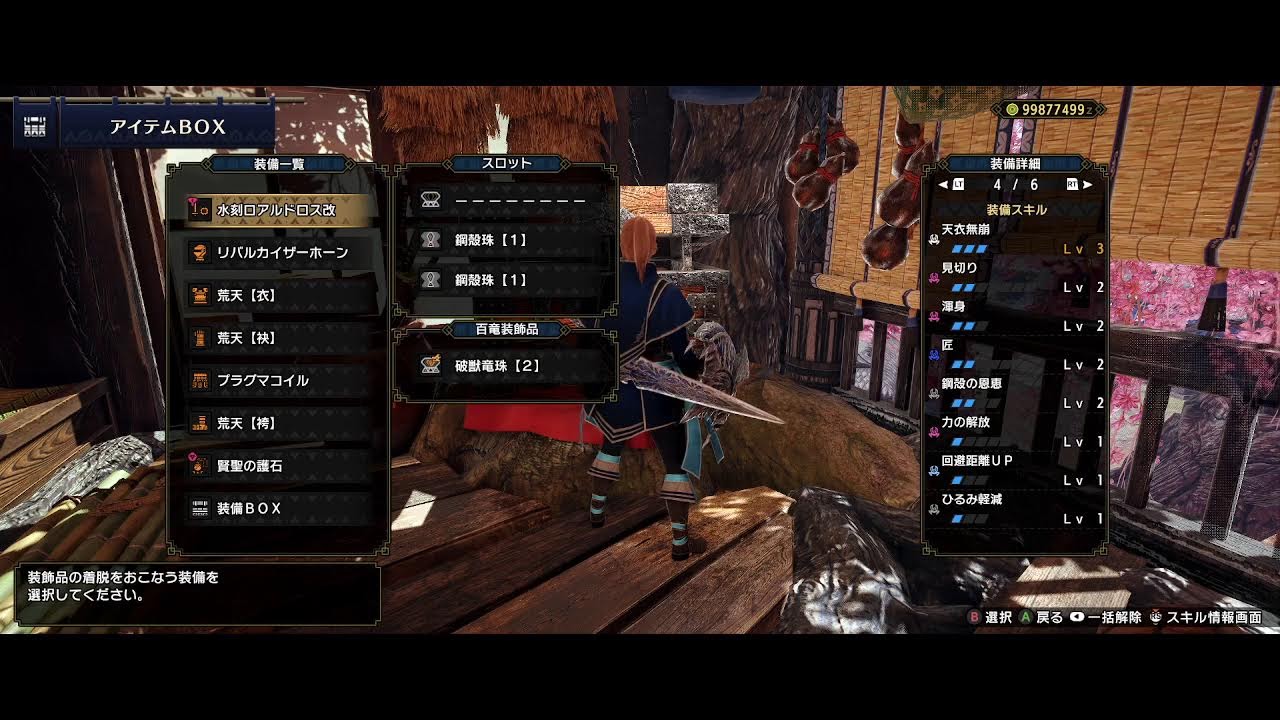Select the ひるみ軽減 skill row
This screenshot has width=1280, height=720.
[1016, 508]
